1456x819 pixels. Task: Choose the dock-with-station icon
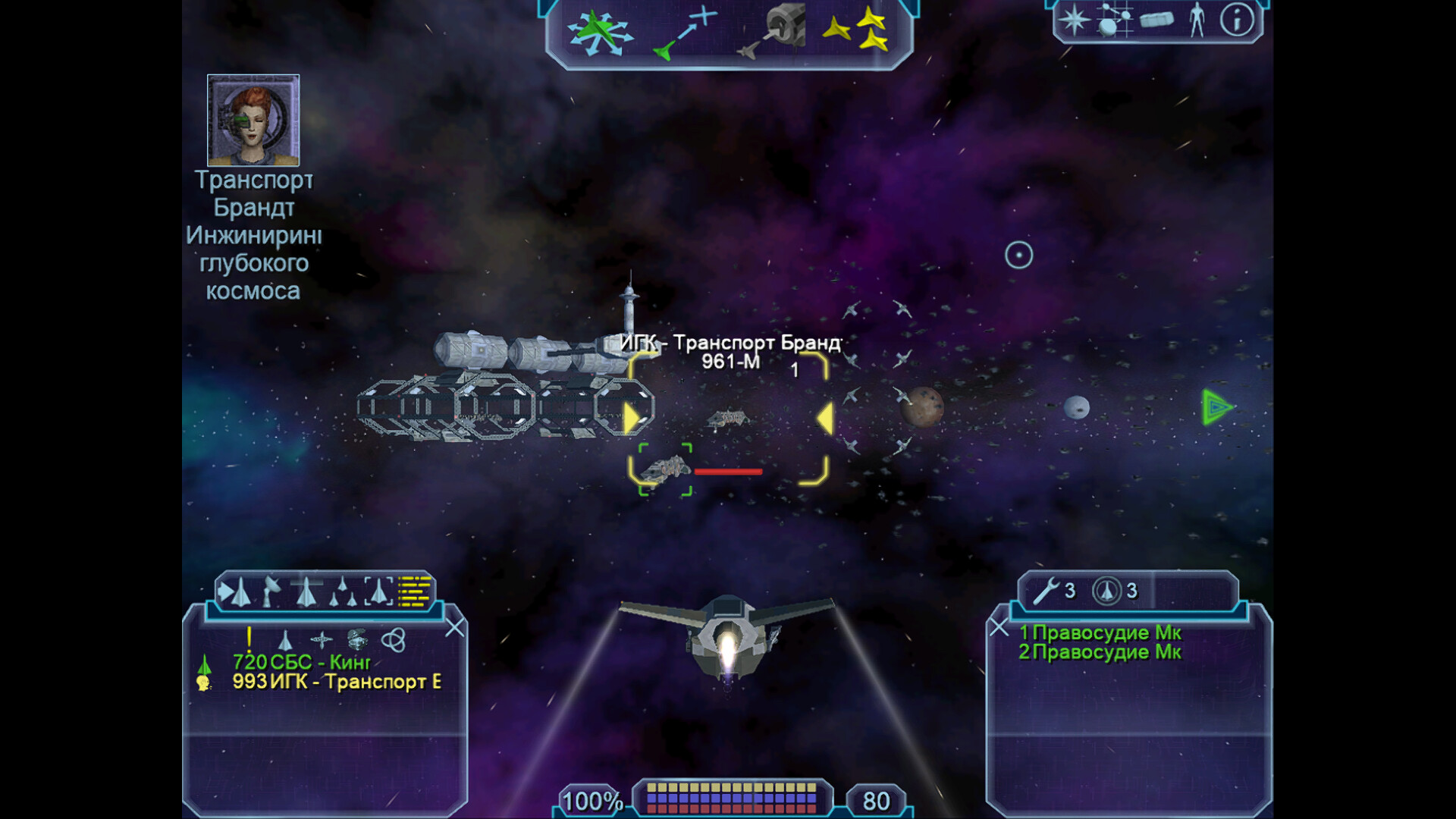coord(772,32)
